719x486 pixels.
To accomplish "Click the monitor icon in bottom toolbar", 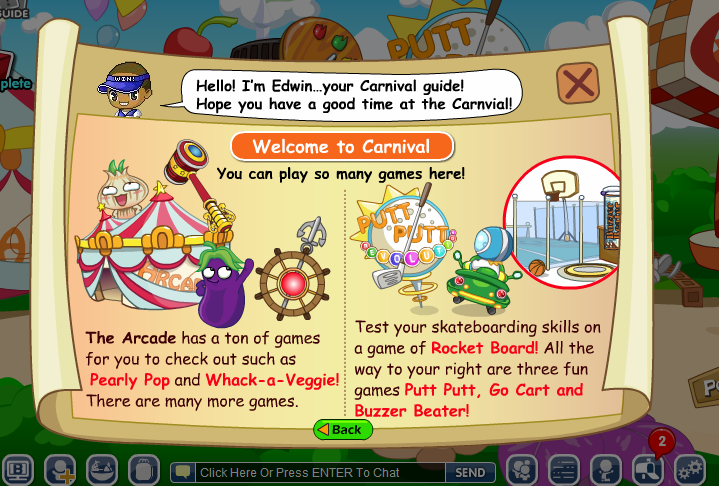I will point(18,470).
